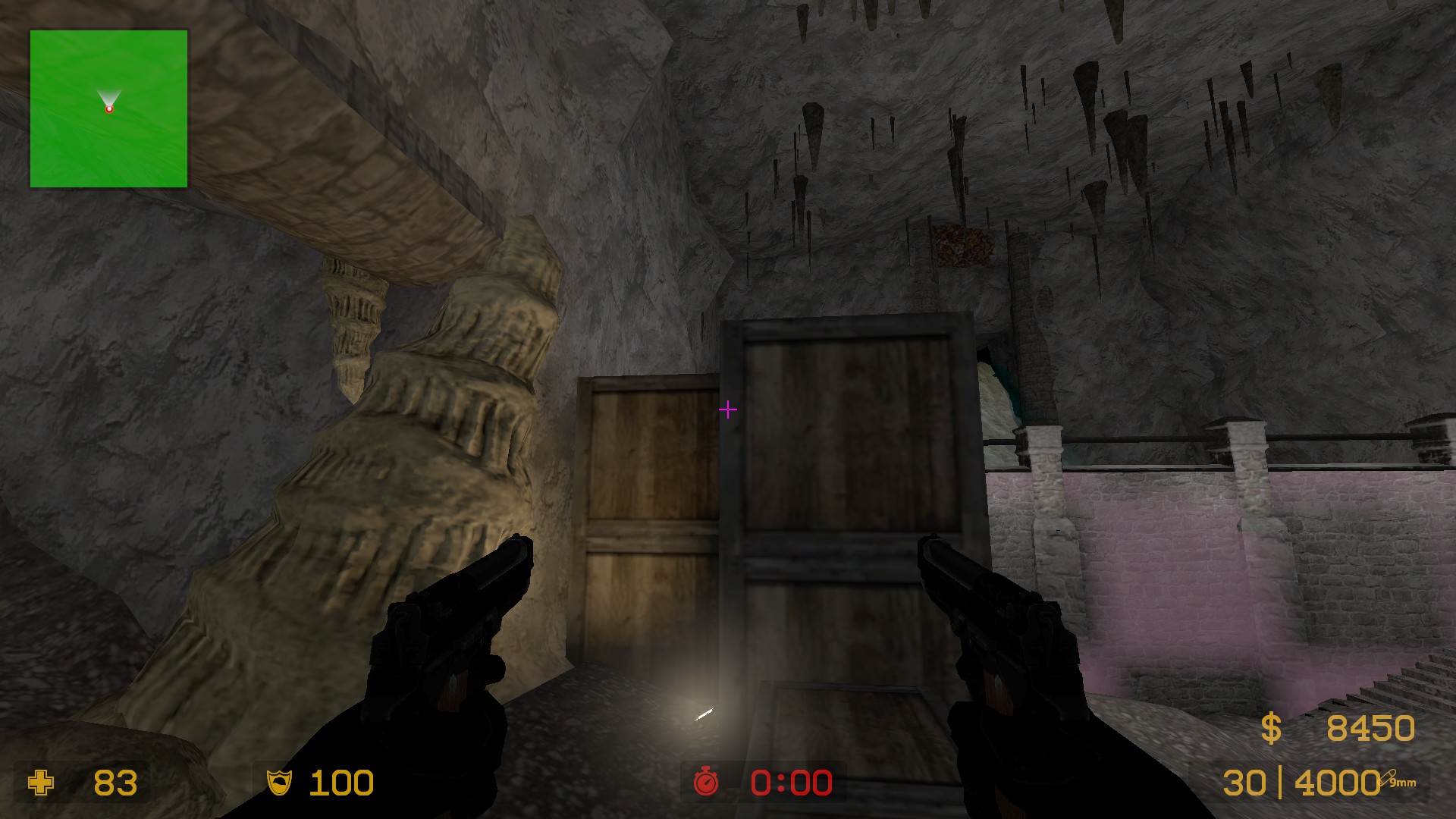The width and height of the screenshot is (1456, 819).
Task: Click the player marker on the radar
Action: click(109, 109)
